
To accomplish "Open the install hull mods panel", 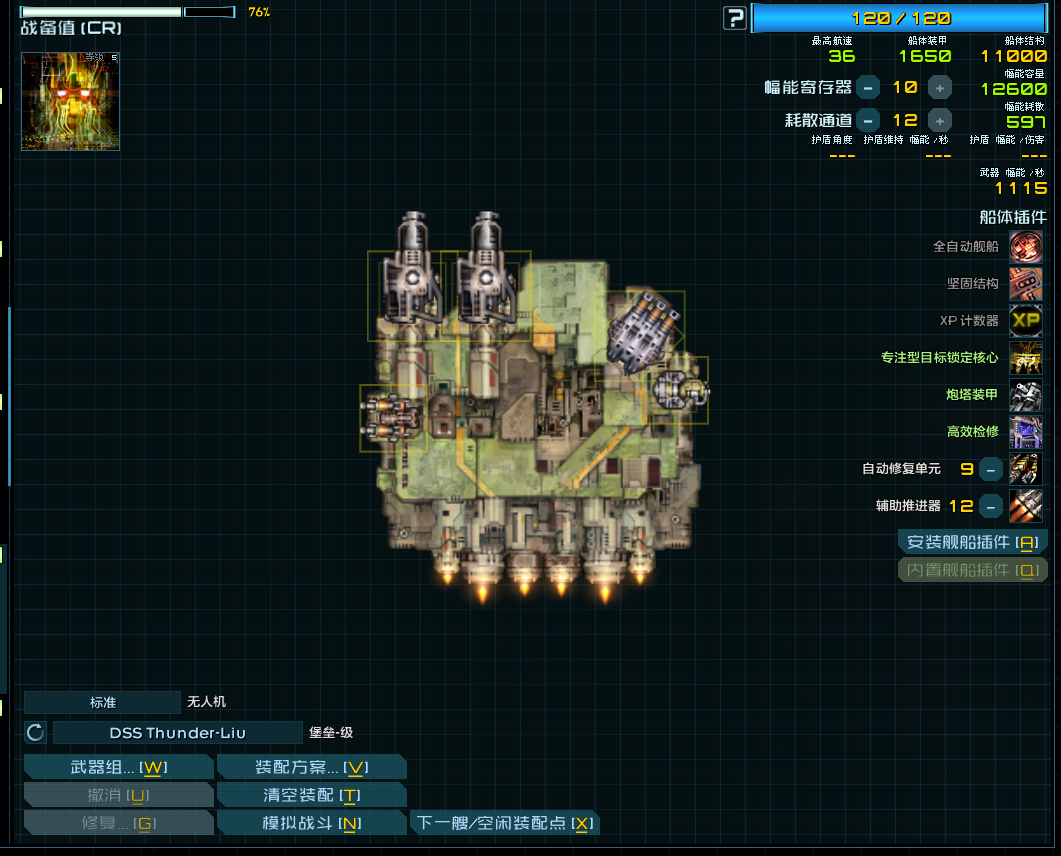I will 972,542.
